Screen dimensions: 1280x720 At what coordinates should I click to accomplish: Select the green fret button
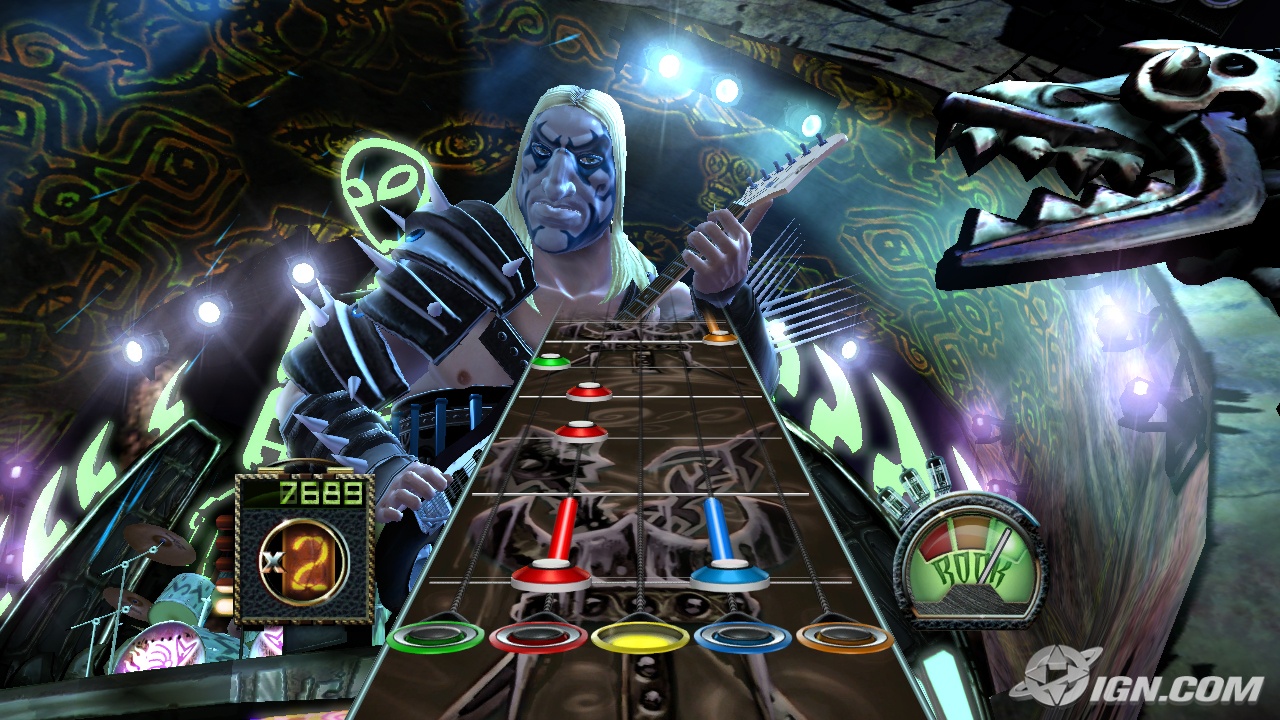[437, 636]
